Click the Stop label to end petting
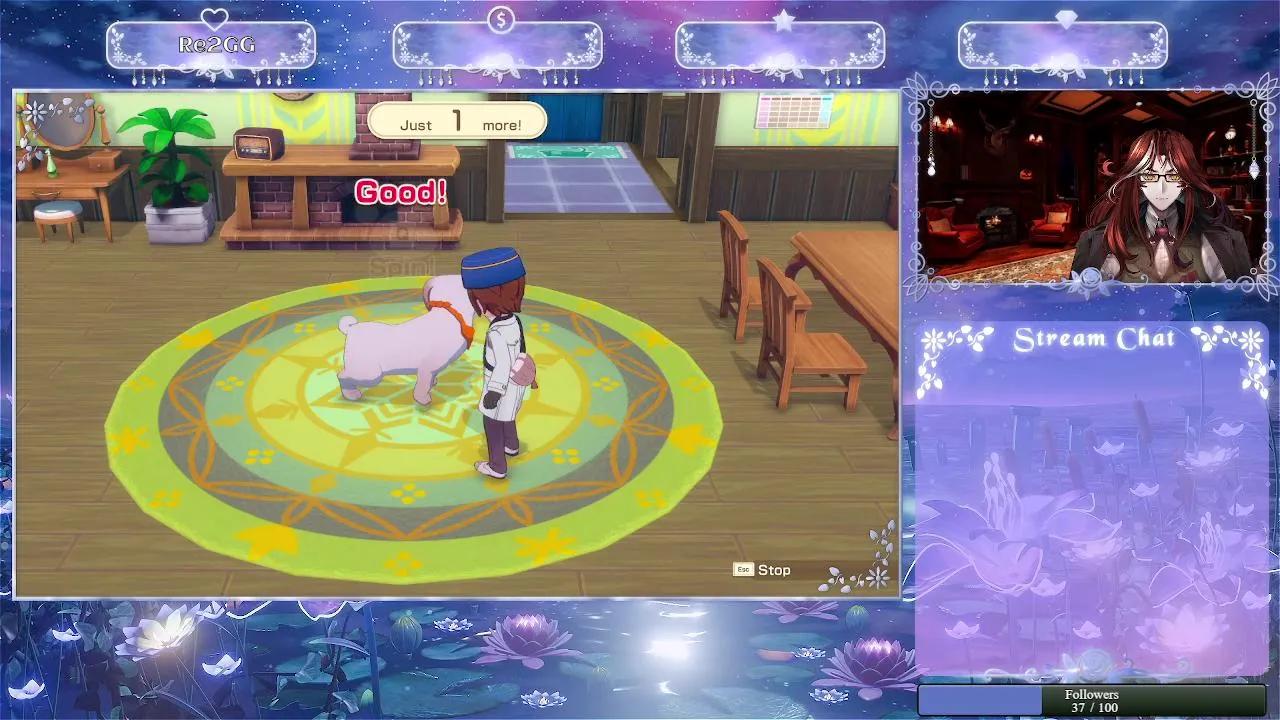The height and width of the screenshot is (720, 1280). pos(772,570)
